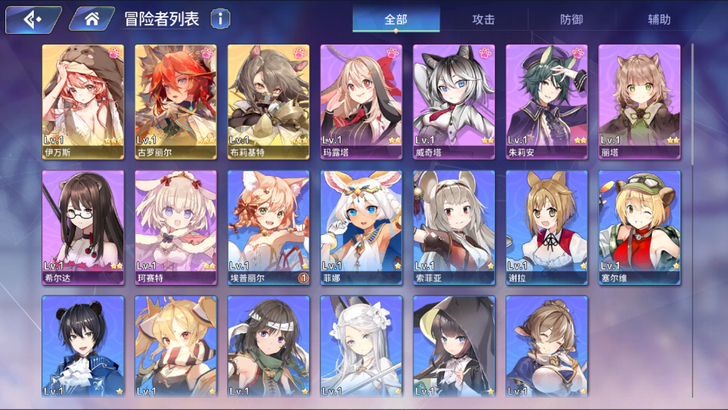Select 珂赛特 from the list

tap(176, 227)
